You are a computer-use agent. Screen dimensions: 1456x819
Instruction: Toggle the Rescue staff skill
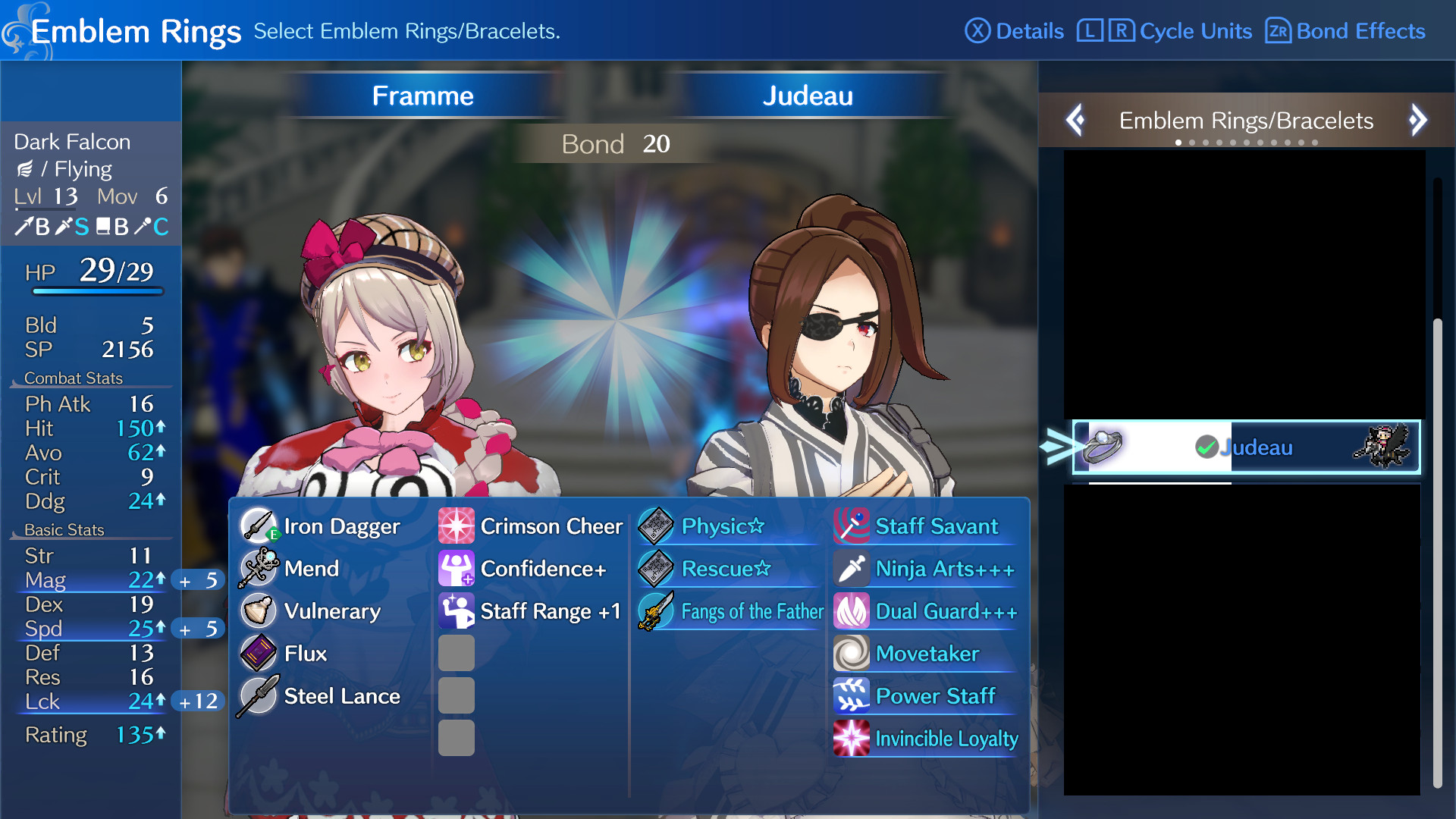pos(655,568)
